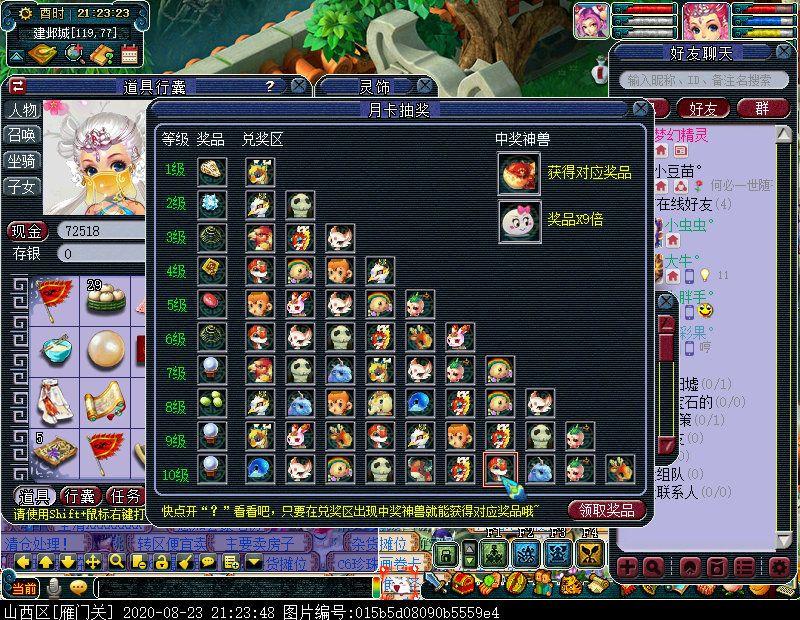Select friend 小虫虫 in the online list
The image size is (800, 620).
point(686,226)
